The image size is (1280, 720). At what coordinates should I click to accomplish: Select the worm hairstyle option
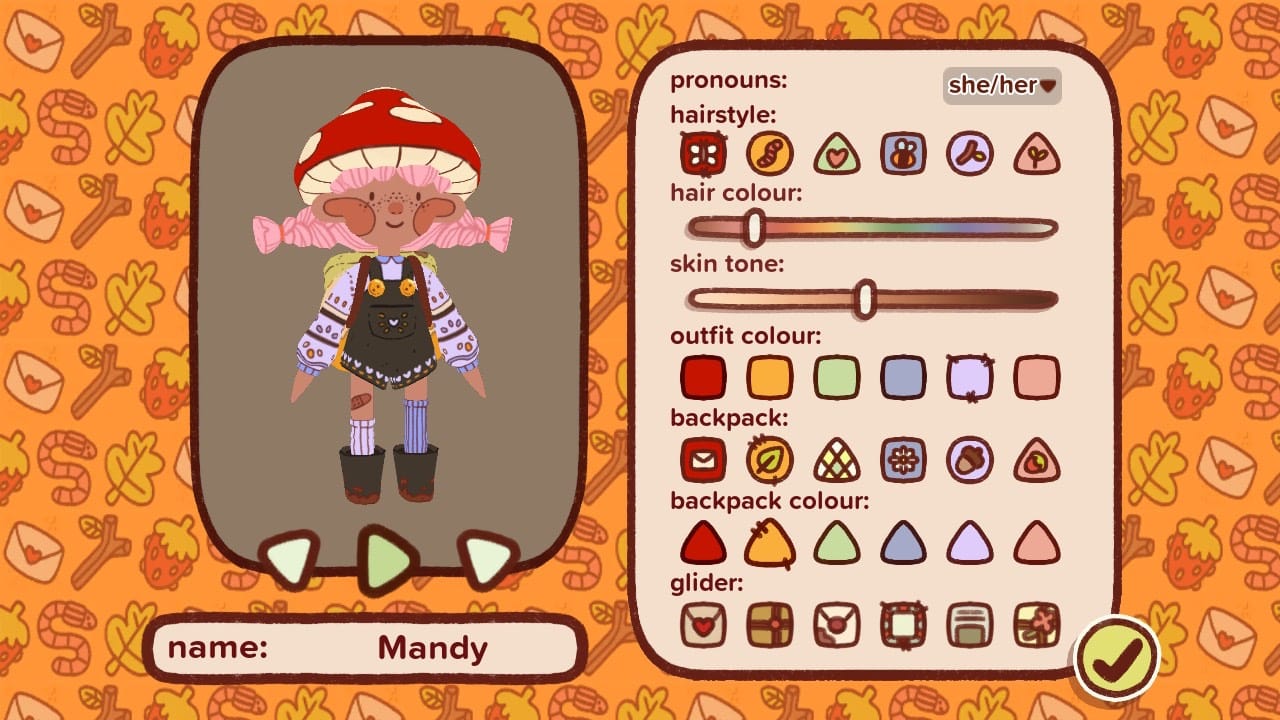click(770, 154)
